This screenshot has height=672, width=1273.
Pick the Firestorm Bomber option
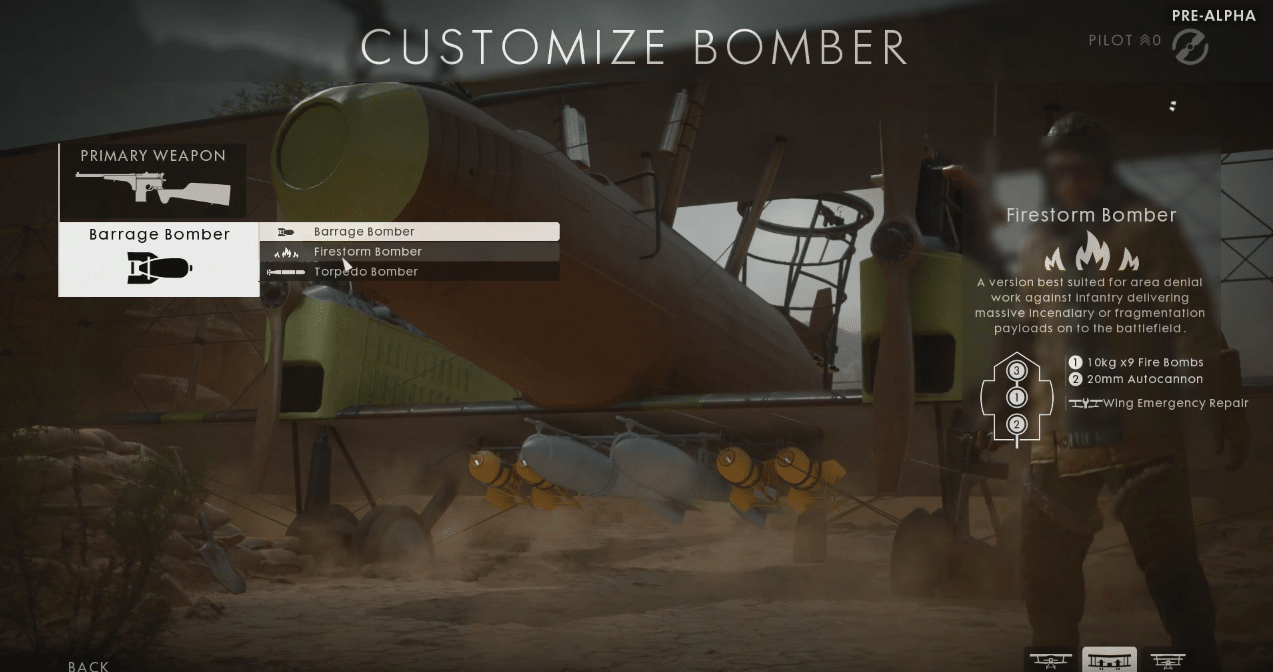[409, 252]
